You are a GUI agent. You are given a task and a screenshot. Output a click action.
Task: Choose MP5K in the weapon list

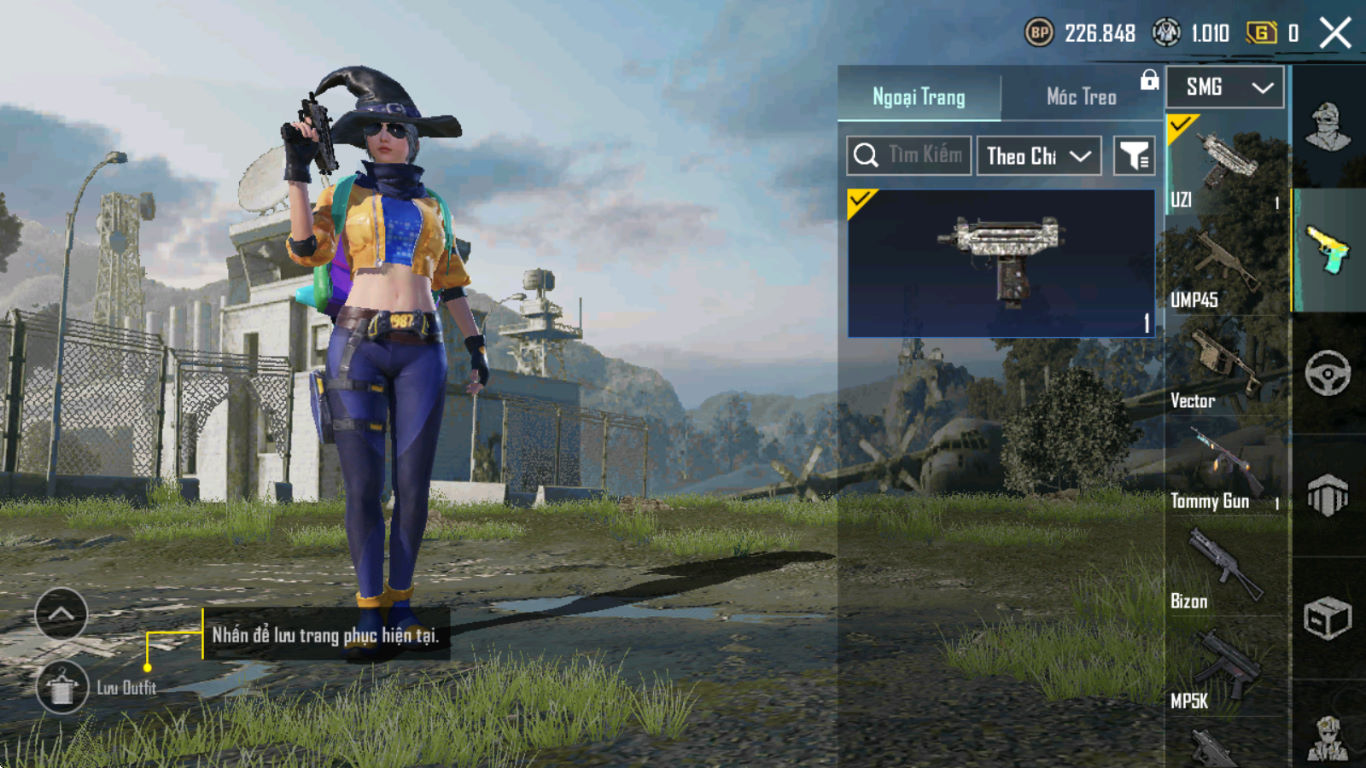tap(1226, 668)
